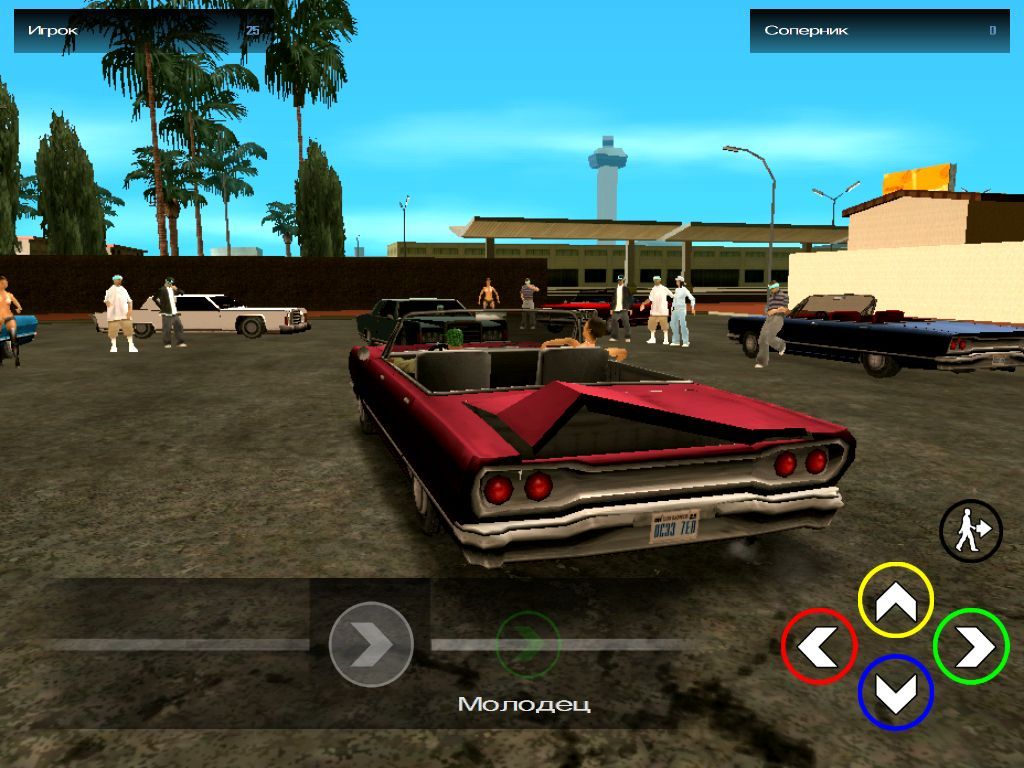1024x768 pixels.
Task: Click the exit vehicle icon
Action: point(970,531)
